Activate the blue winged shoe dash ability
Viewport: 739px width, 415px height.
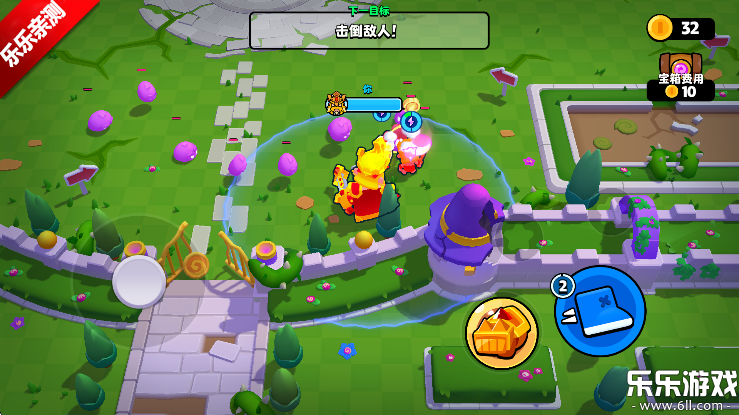coord(600,311)
